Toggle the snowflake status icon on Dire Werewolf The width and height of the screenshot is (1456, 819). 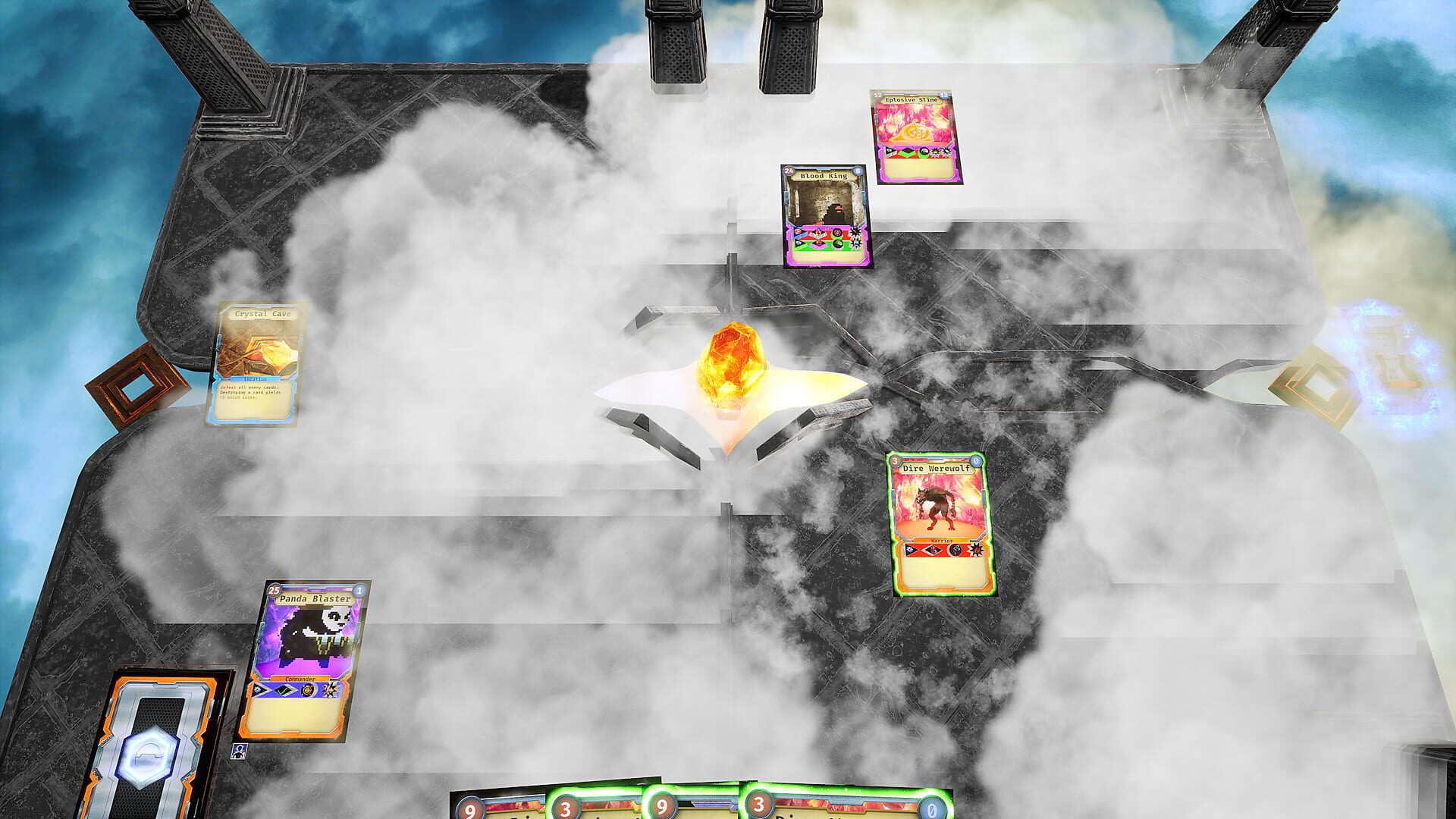pyautogui.click(x=909, y=550)
